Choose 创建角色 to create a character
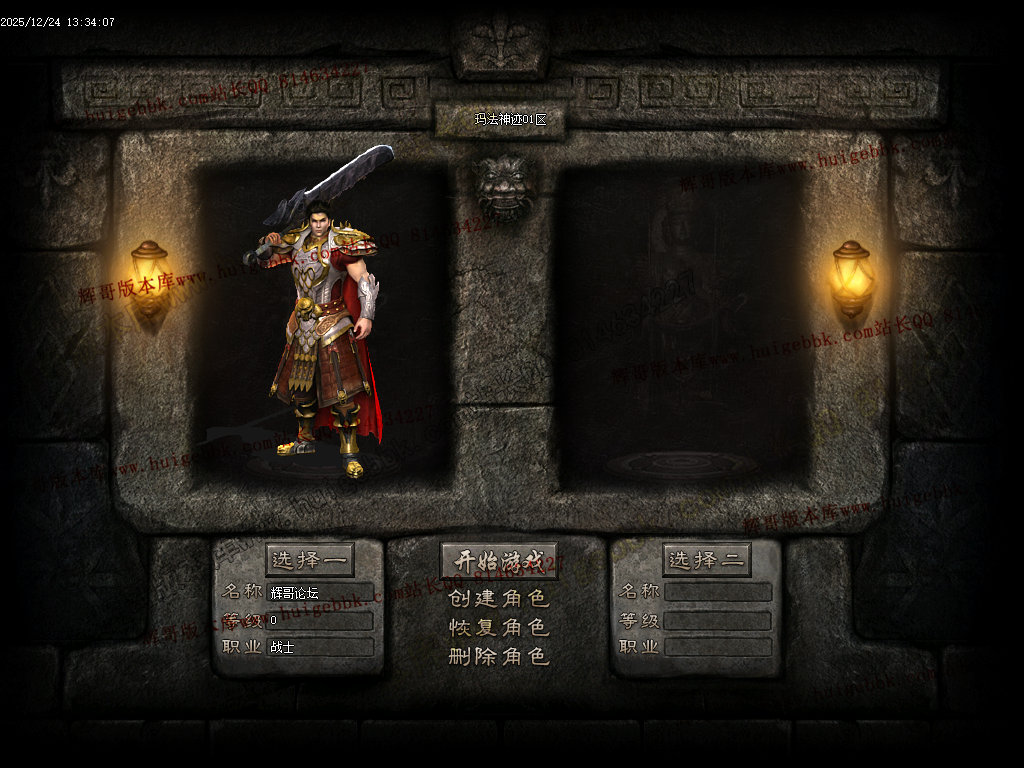 point(499,599)
